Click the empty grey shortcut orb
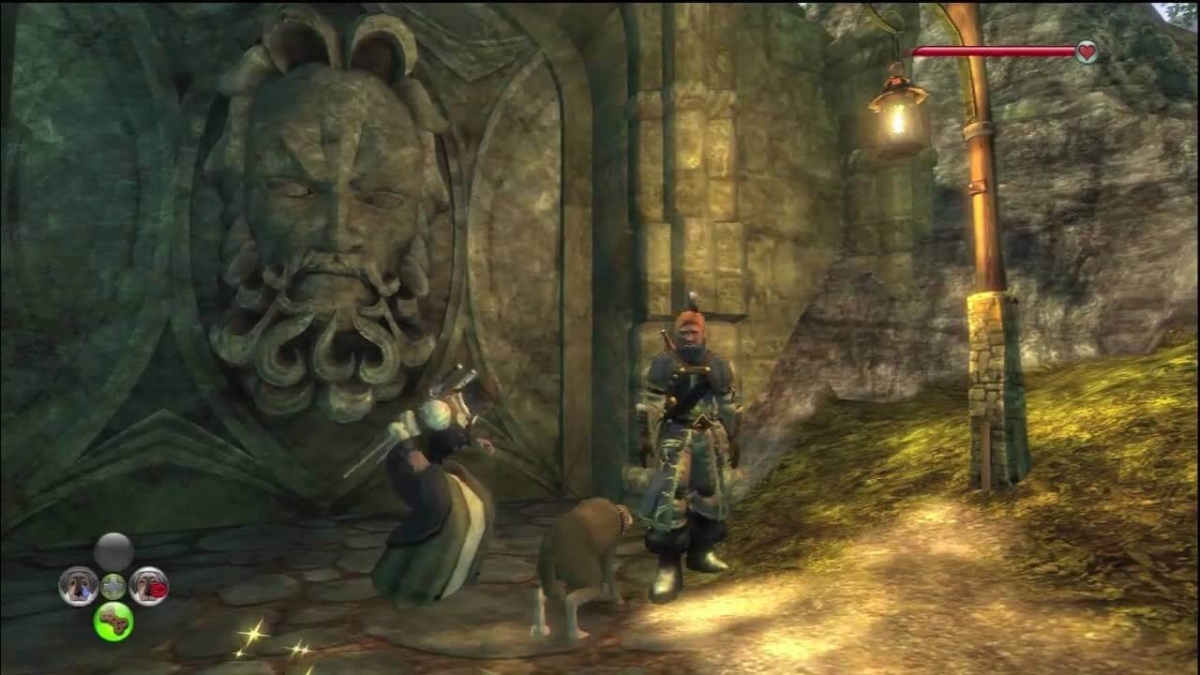The width and height of the screenshot is (1200, 675). click(x=113, y=551)
